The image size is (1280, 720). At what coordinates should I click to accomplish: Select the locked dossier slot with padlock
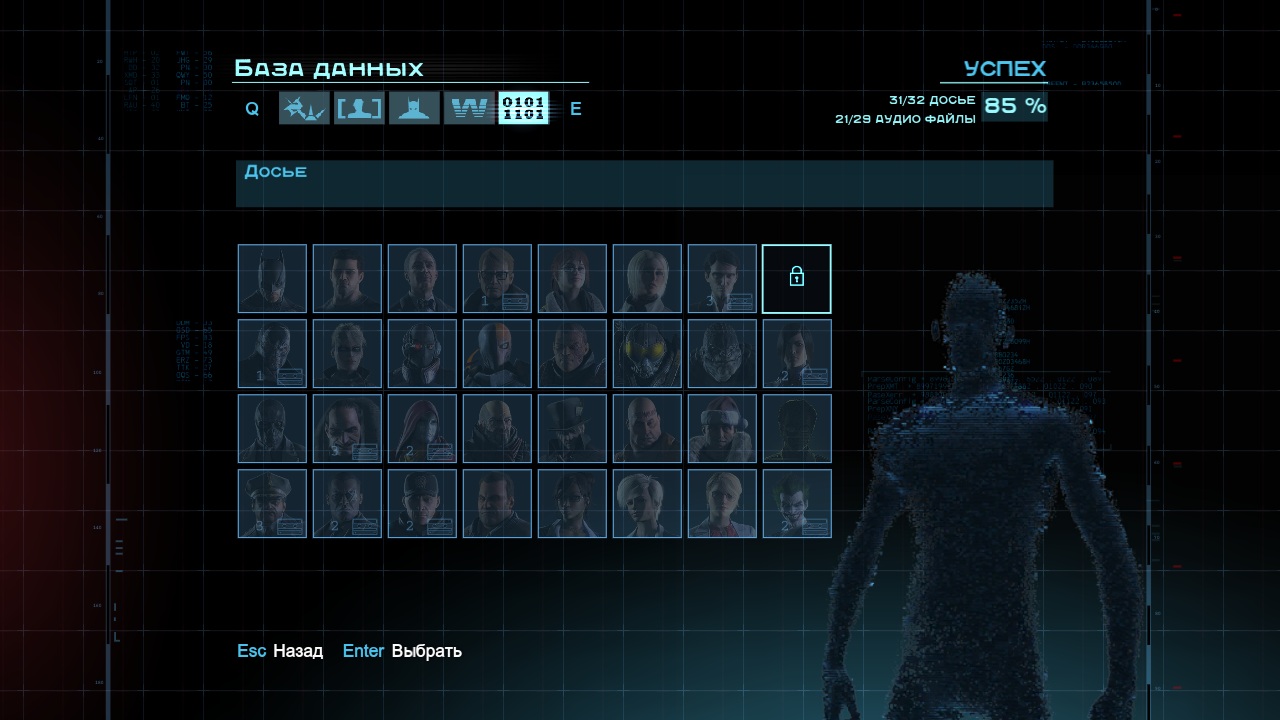[797, 279]
